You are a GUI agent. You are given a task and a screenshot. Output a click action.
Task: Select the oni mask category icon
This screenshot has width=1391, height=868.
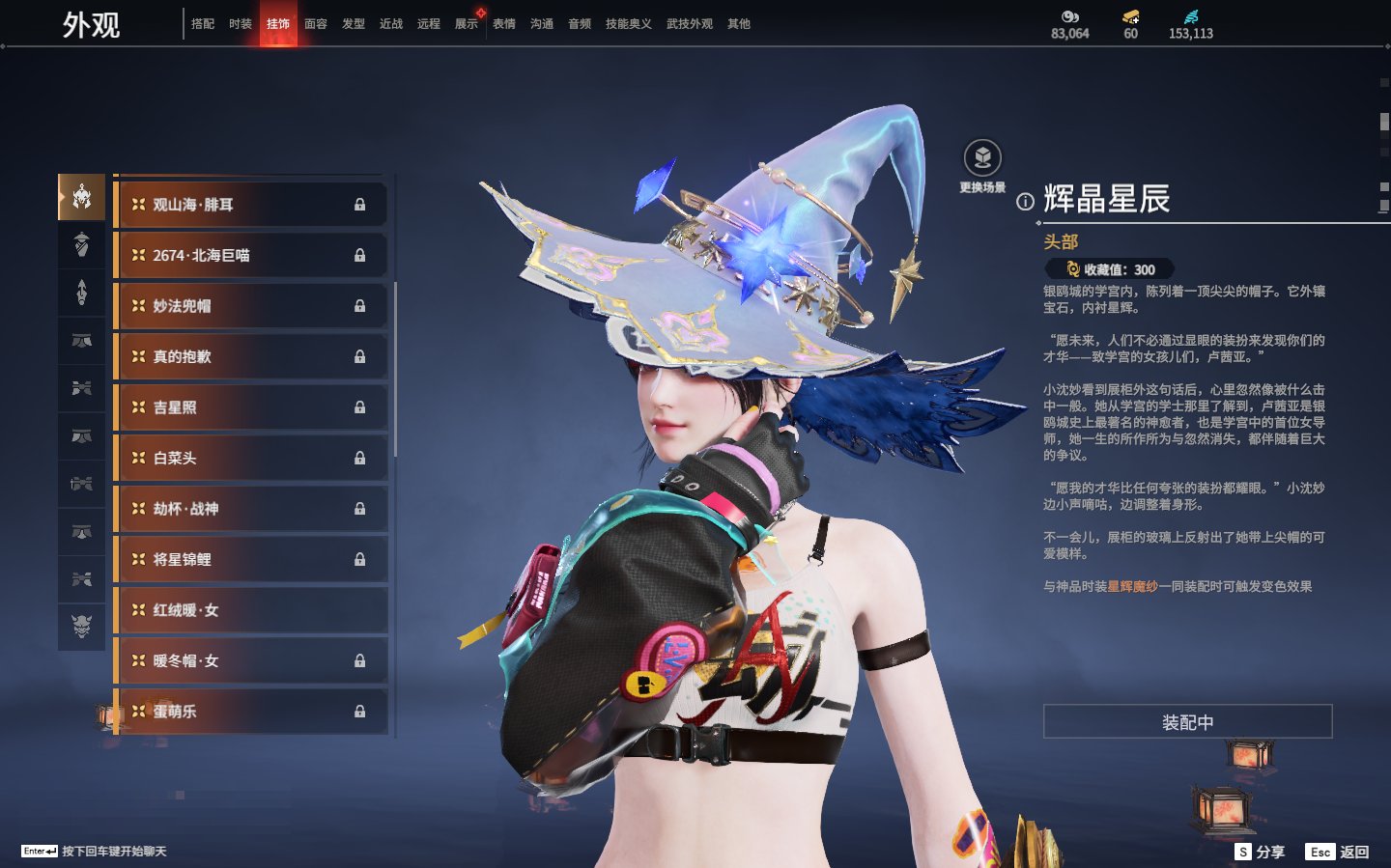click(x=82, y=627)
